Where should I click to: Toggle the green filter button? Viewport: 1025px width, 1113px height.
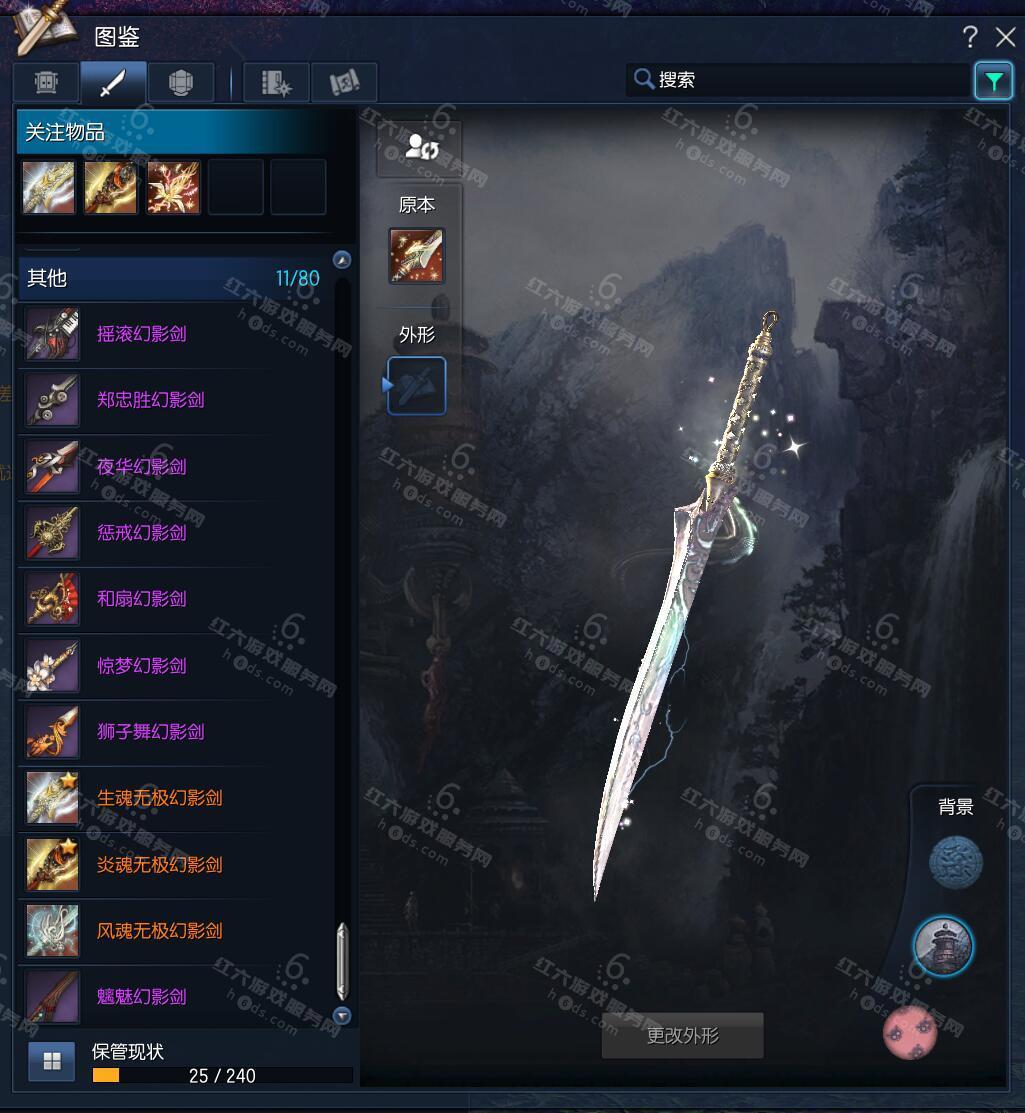993,81
